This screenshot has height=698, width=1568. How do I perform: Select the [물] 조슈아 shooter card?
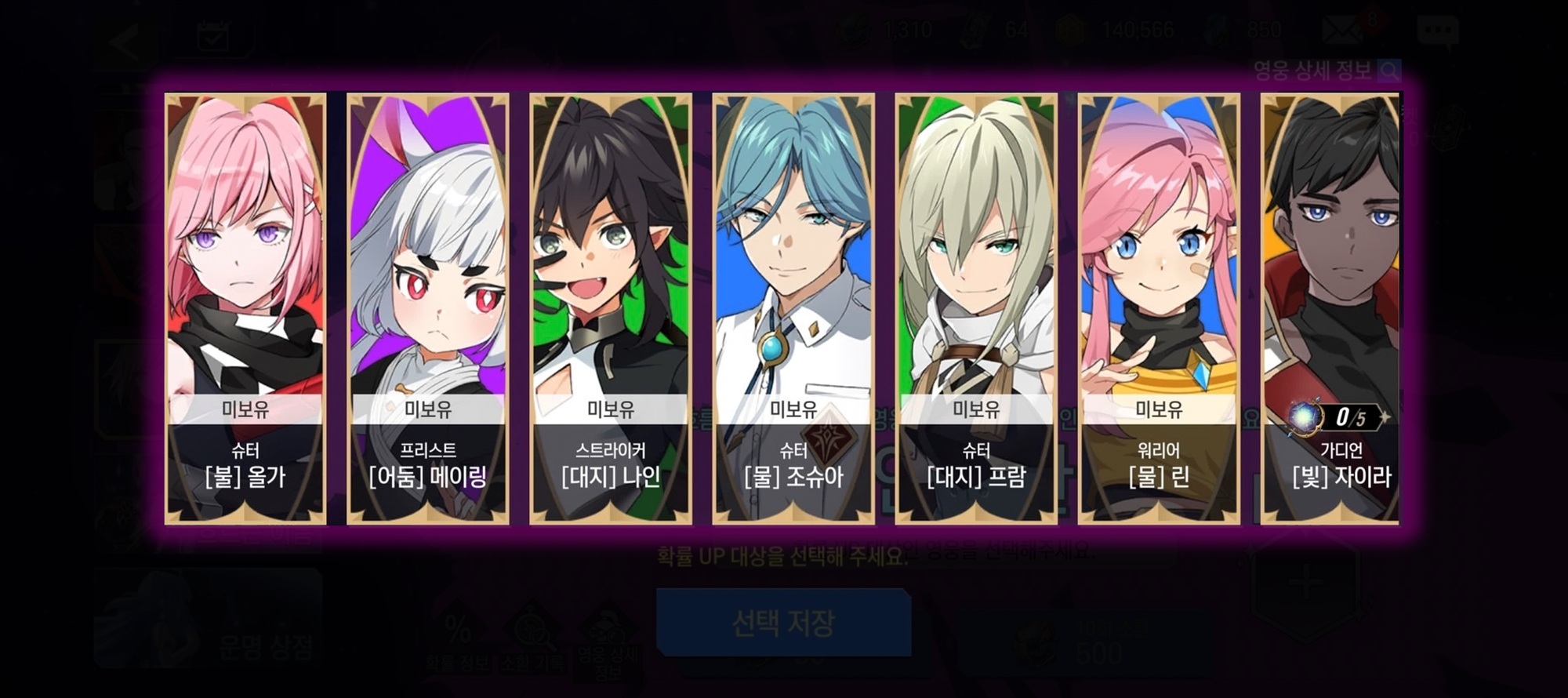coord(793,308)
